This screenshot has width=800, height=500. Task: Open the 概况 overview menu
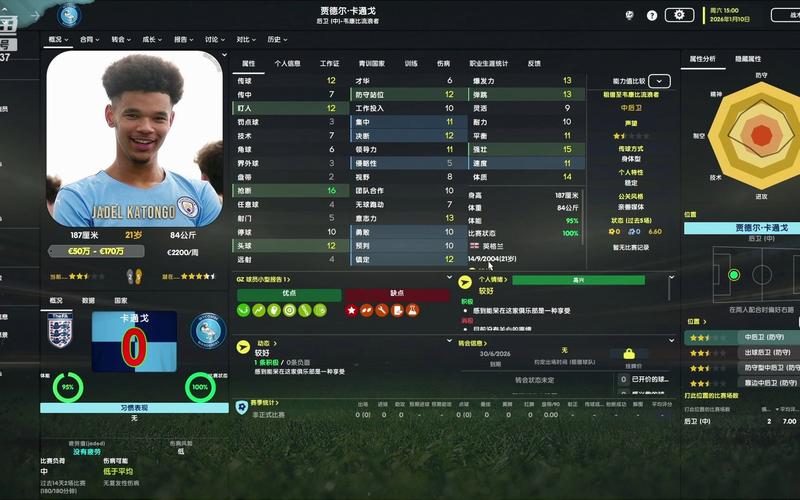pos(58,40)
